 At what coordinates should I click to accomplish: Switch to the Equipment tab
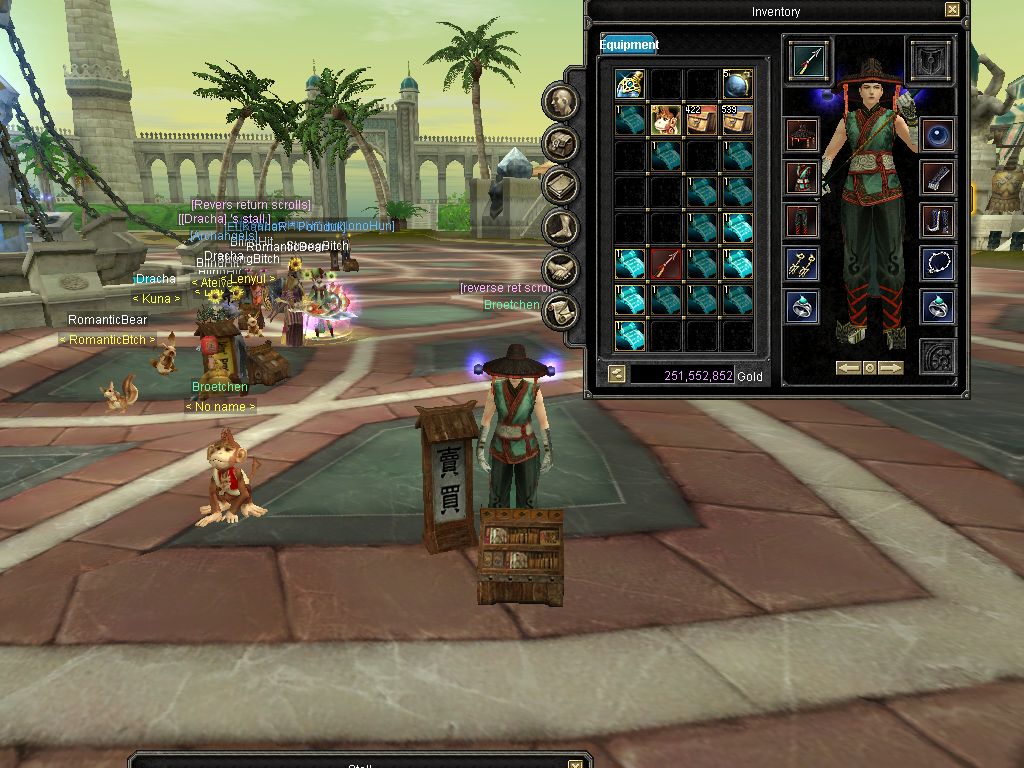(629, 44)
